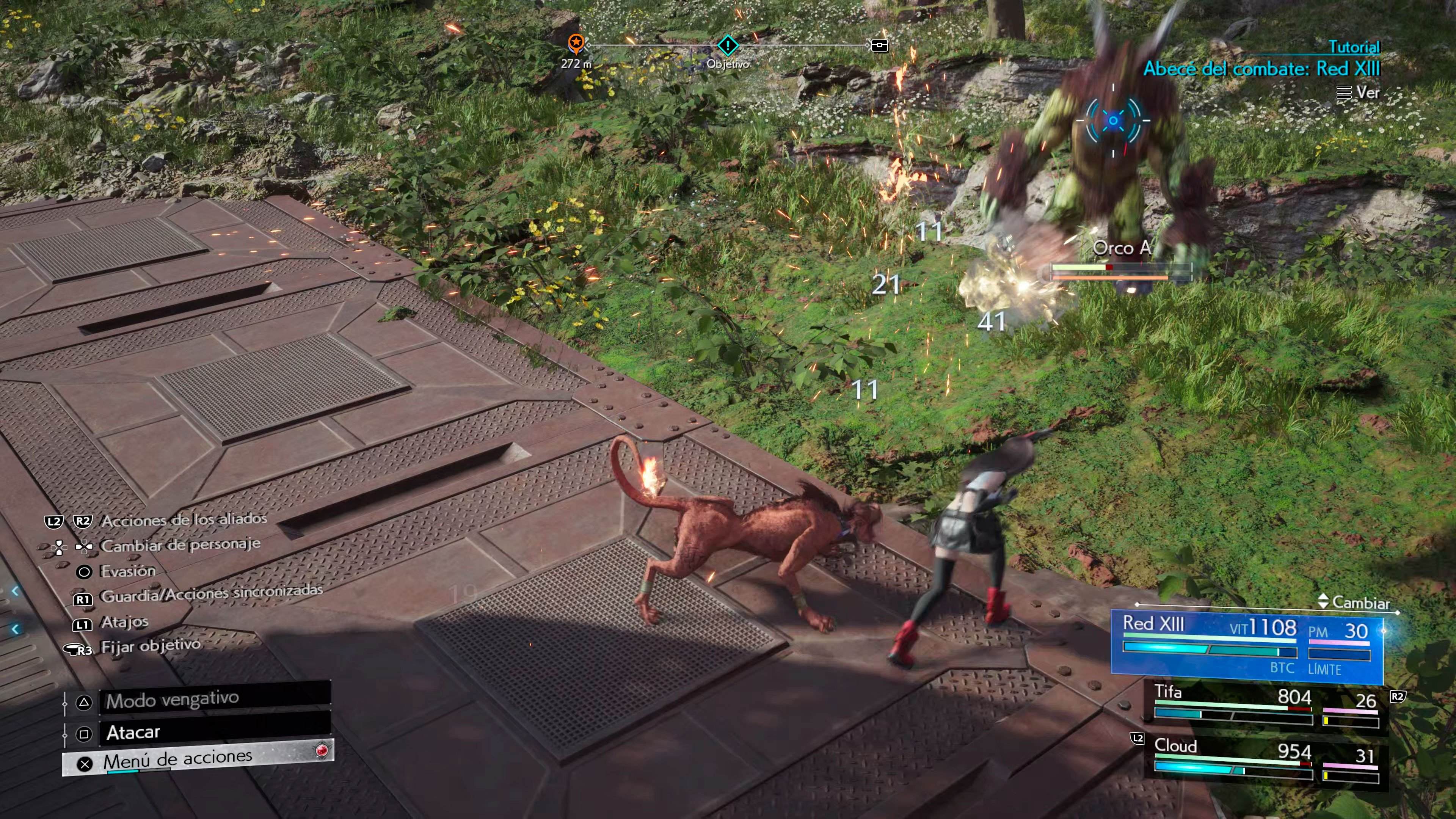
Task: Open the Abecé del combate: Red XIII tutorial
Action: click(x=1261, y=69)
